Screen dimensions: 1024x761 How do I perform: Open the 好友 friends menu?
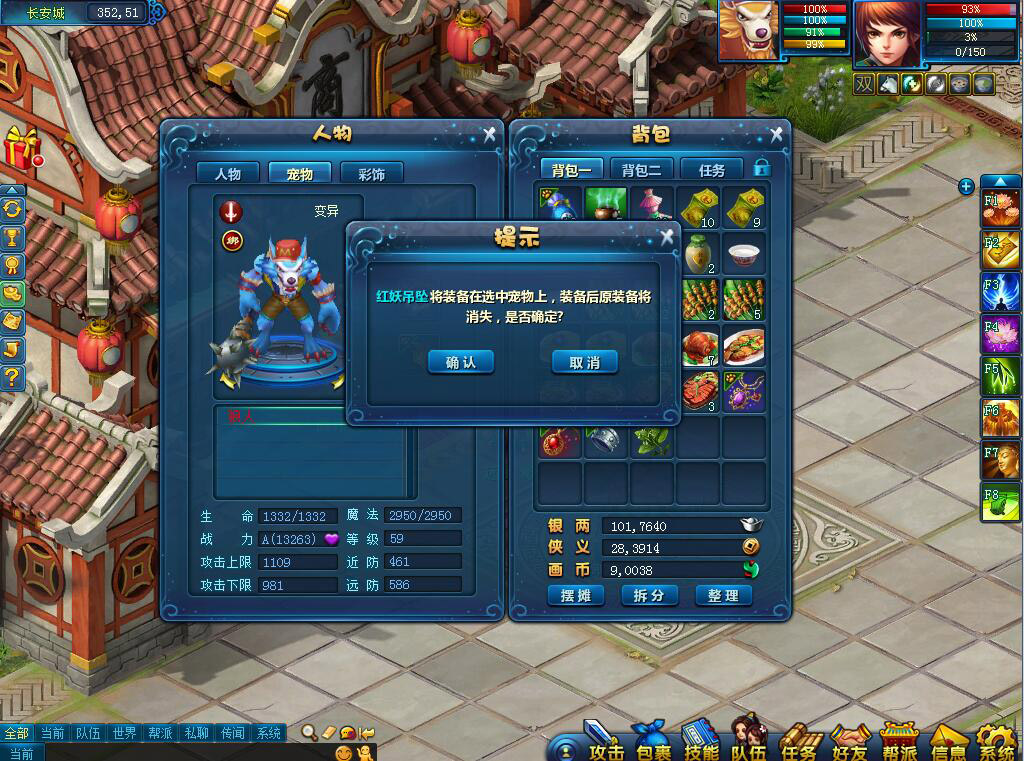(x=850, y=743)
